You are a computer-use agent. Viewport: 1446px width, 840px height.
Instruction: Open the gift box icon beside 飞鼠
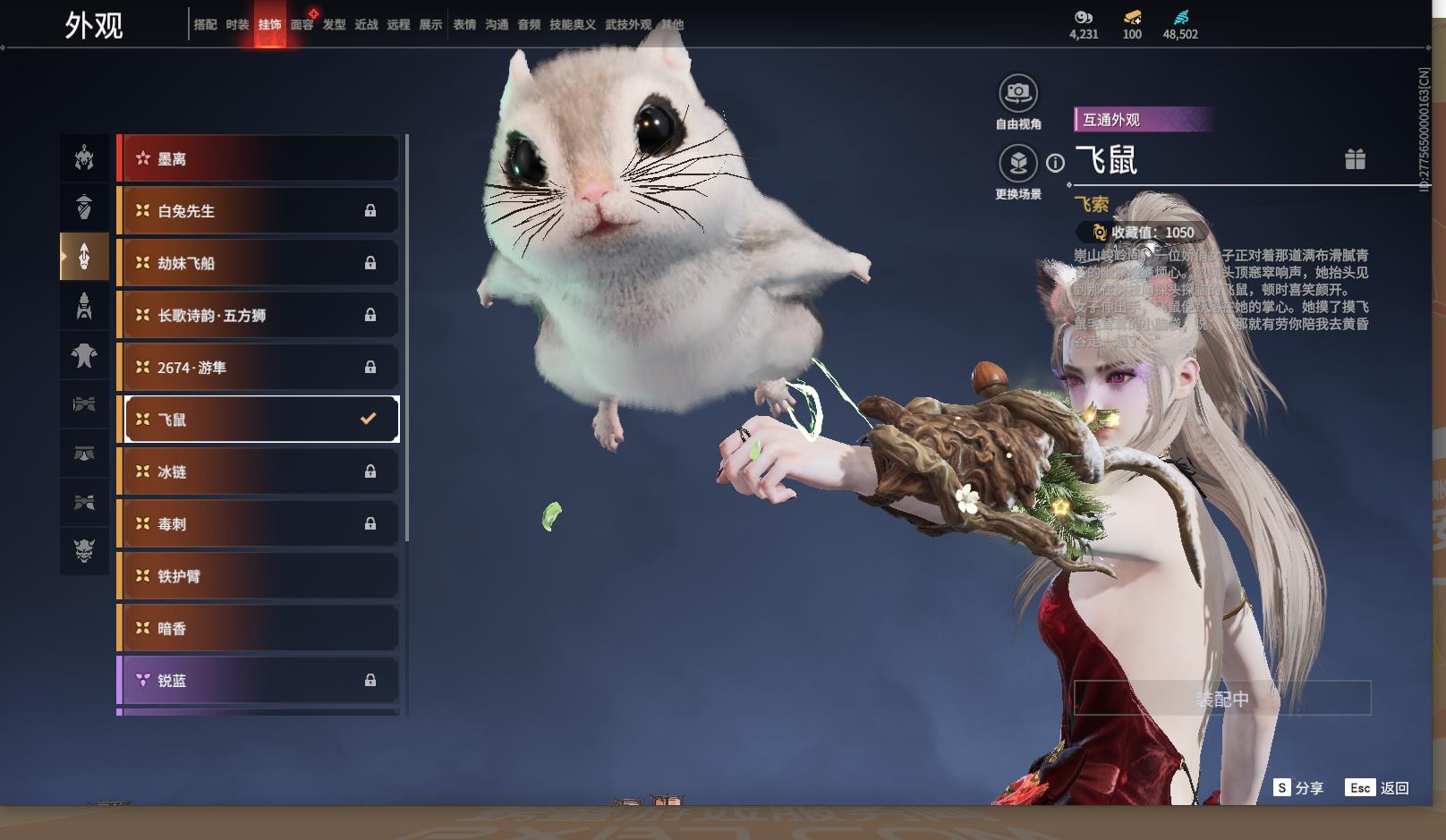point(1355,159)
